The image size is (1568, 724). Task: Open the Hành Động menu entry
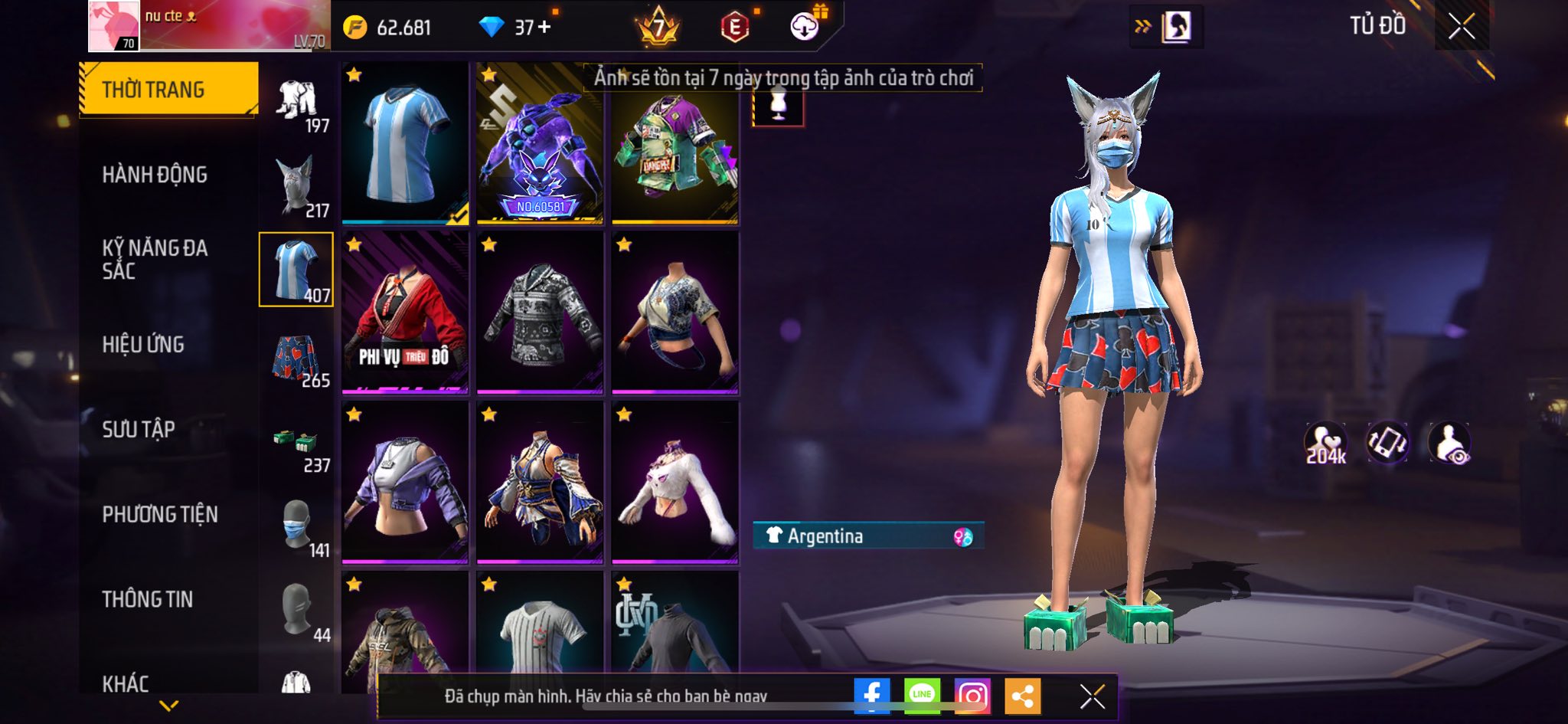point(155,175)
